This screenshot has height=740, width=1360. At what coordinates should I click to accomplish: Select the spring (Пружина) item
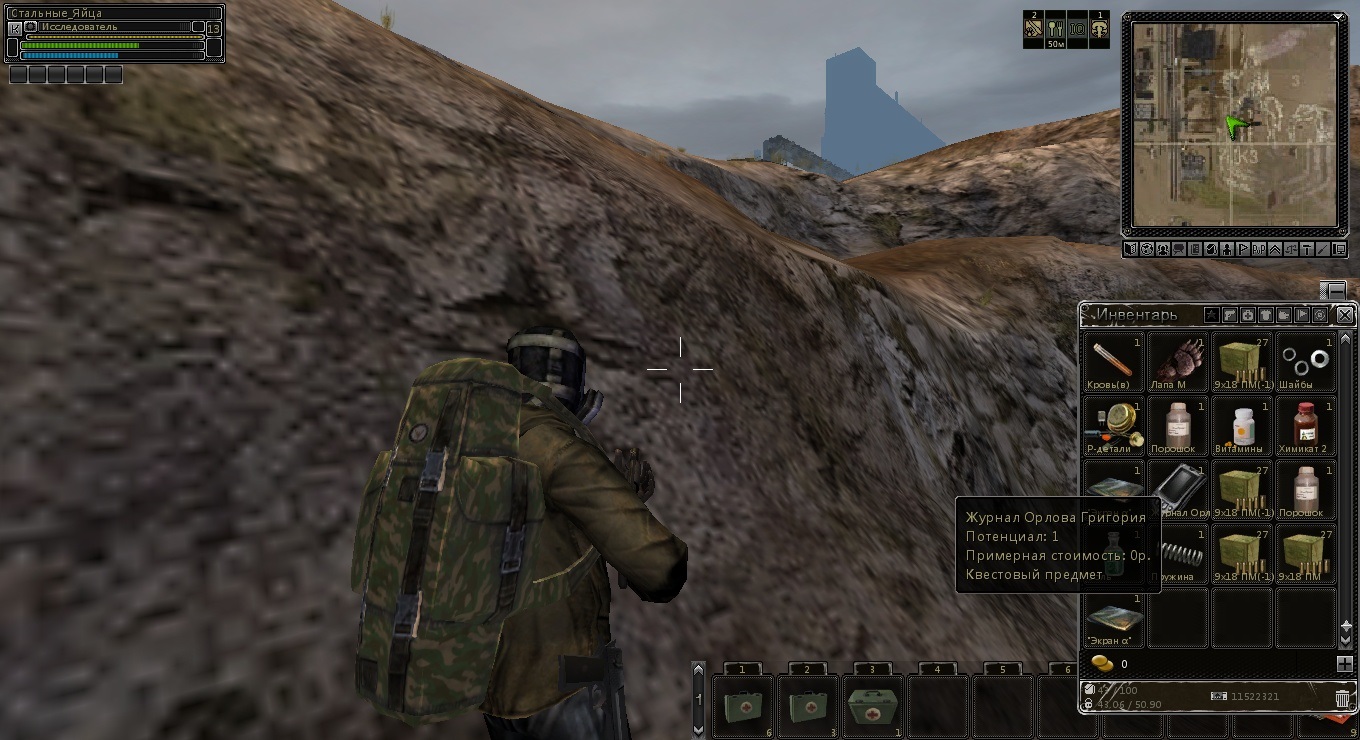click(1178, 554)
